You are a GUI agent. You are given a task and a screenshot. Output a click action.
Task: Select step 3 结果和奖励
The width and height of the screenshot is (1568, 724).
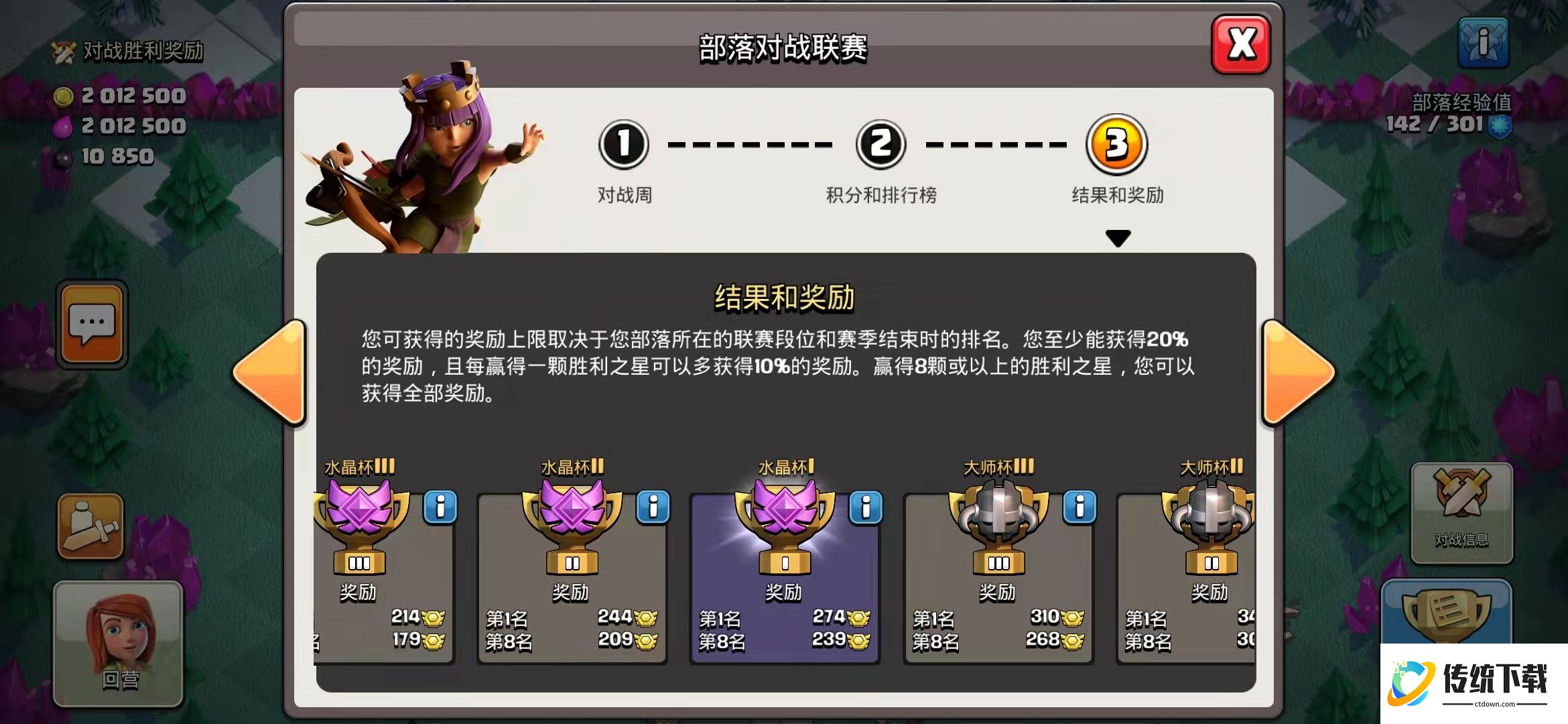tap(1117, 145)
